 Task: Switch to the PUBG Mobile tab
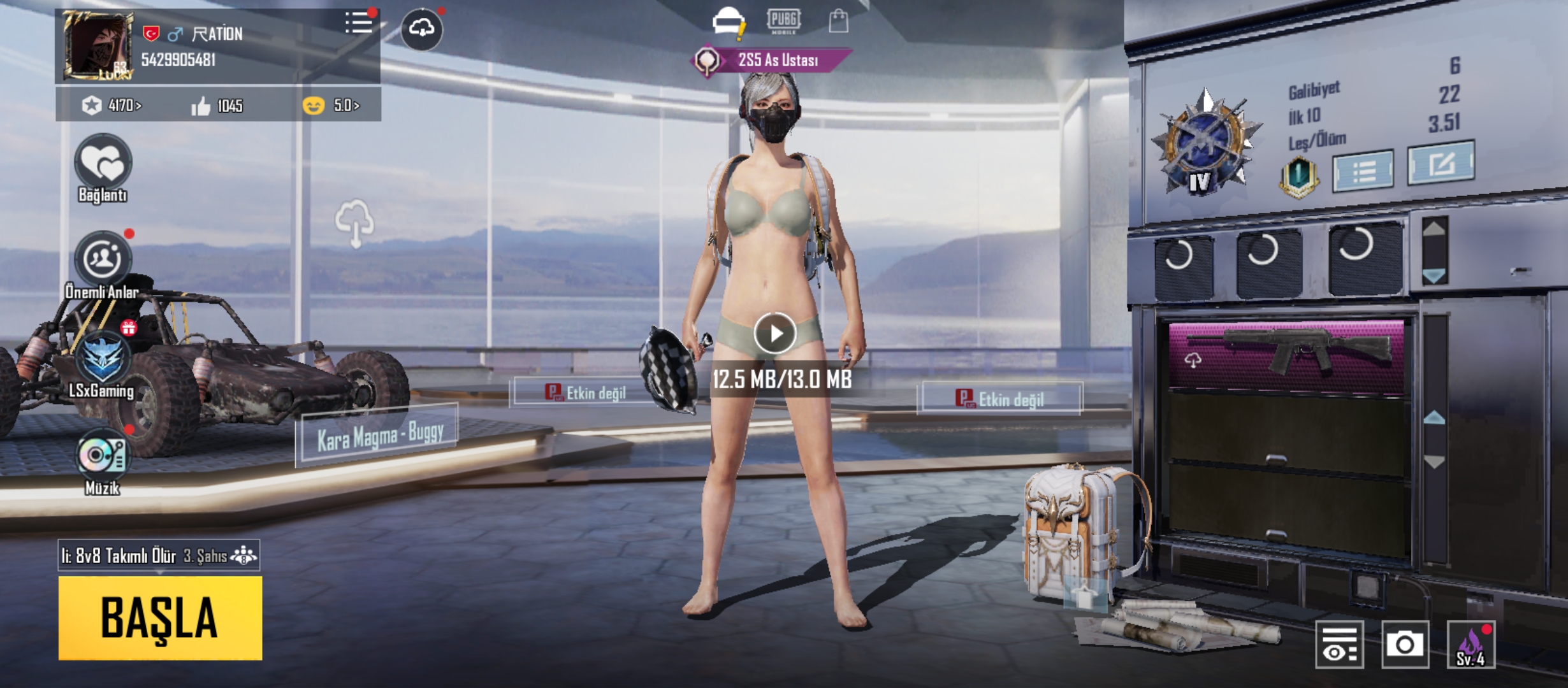click(783, 21)
